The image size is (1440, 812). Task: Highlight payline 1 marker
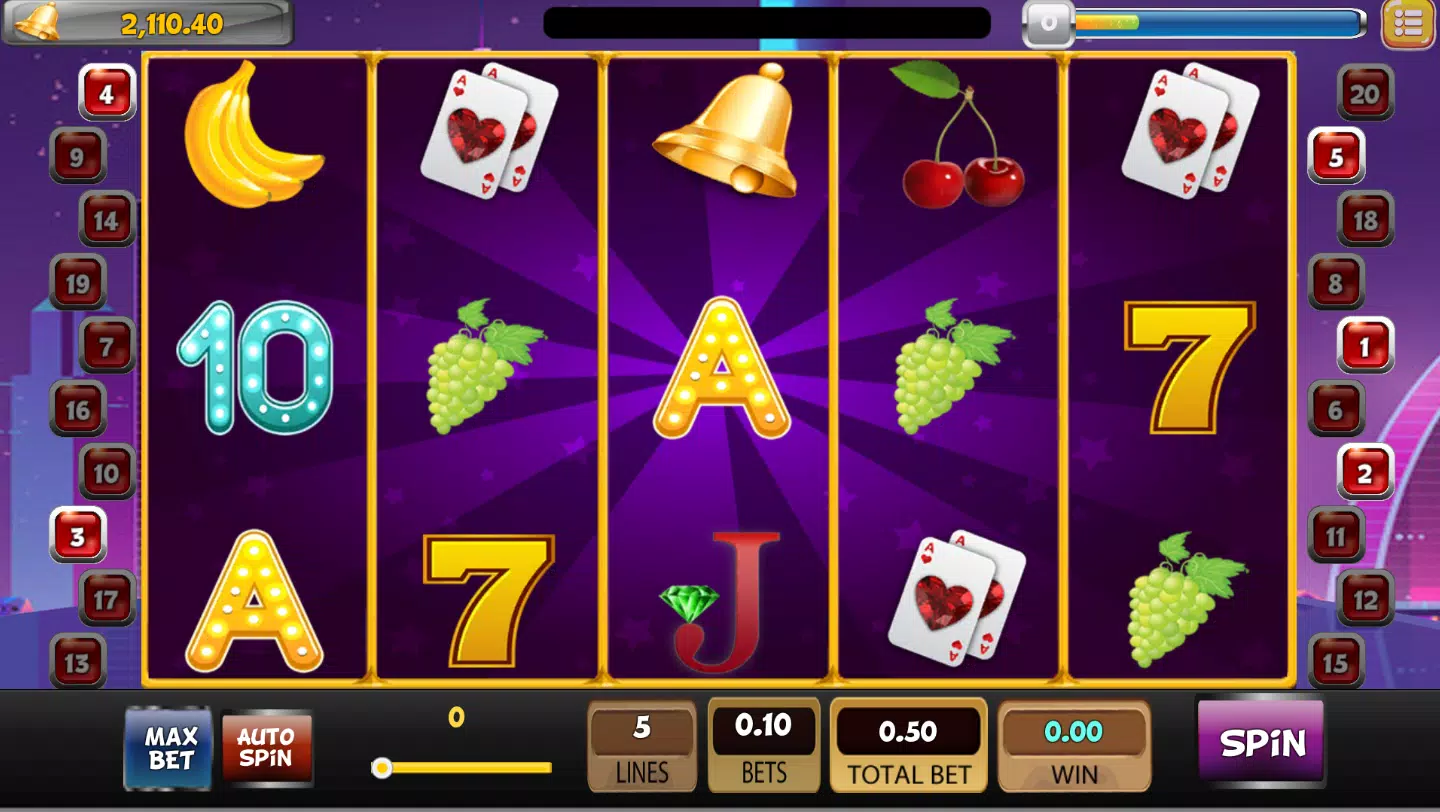tap(1365, 346)
